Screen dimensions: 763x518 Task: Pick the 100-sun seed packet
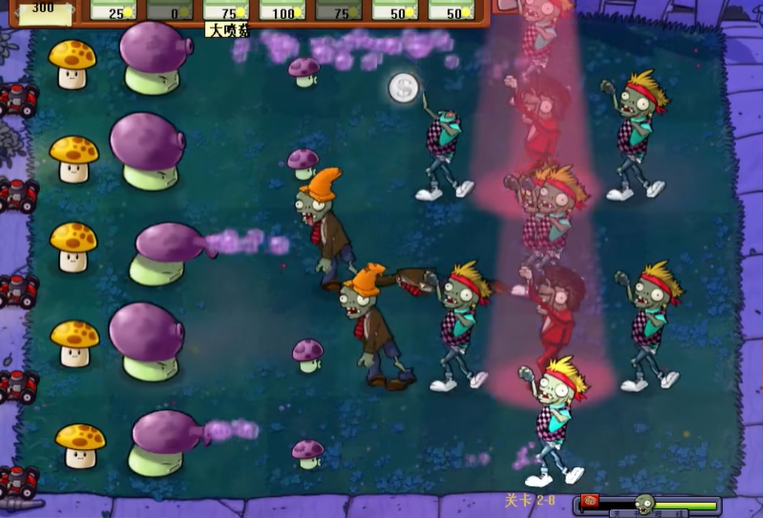(282, 10)
